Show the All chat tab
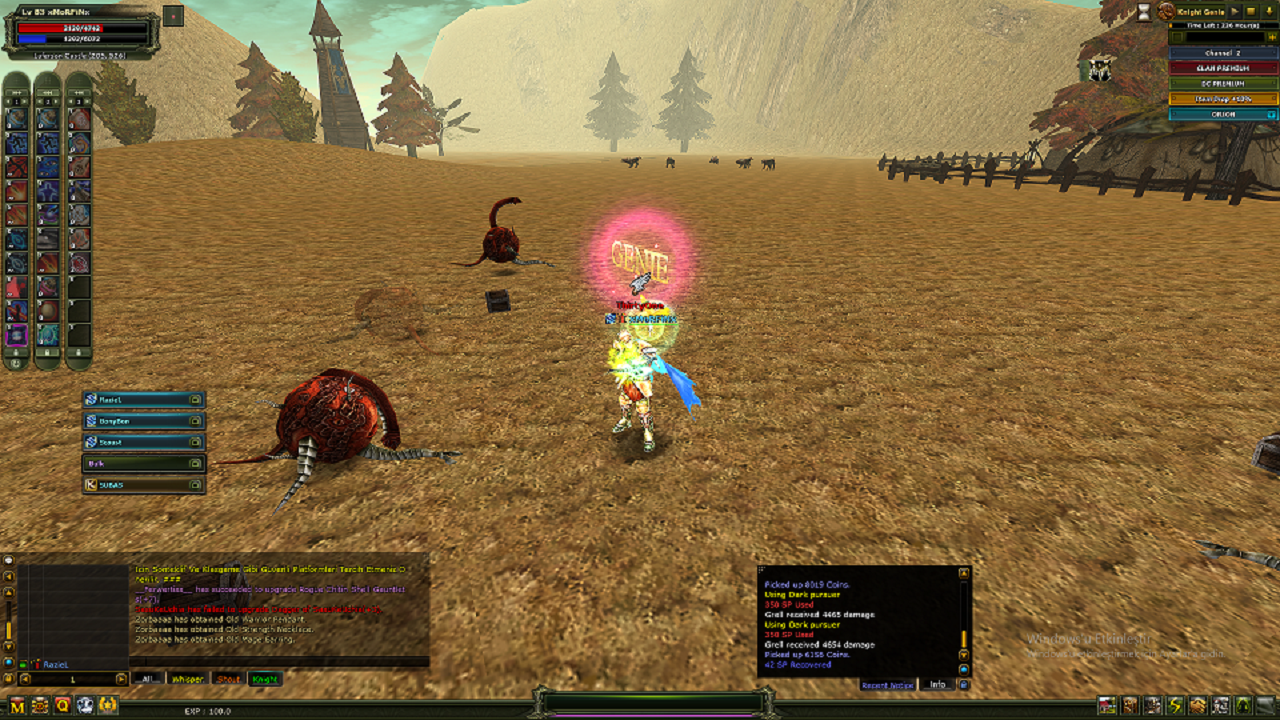The width and height of the screenshot is (1280, 720). [148, 679]
